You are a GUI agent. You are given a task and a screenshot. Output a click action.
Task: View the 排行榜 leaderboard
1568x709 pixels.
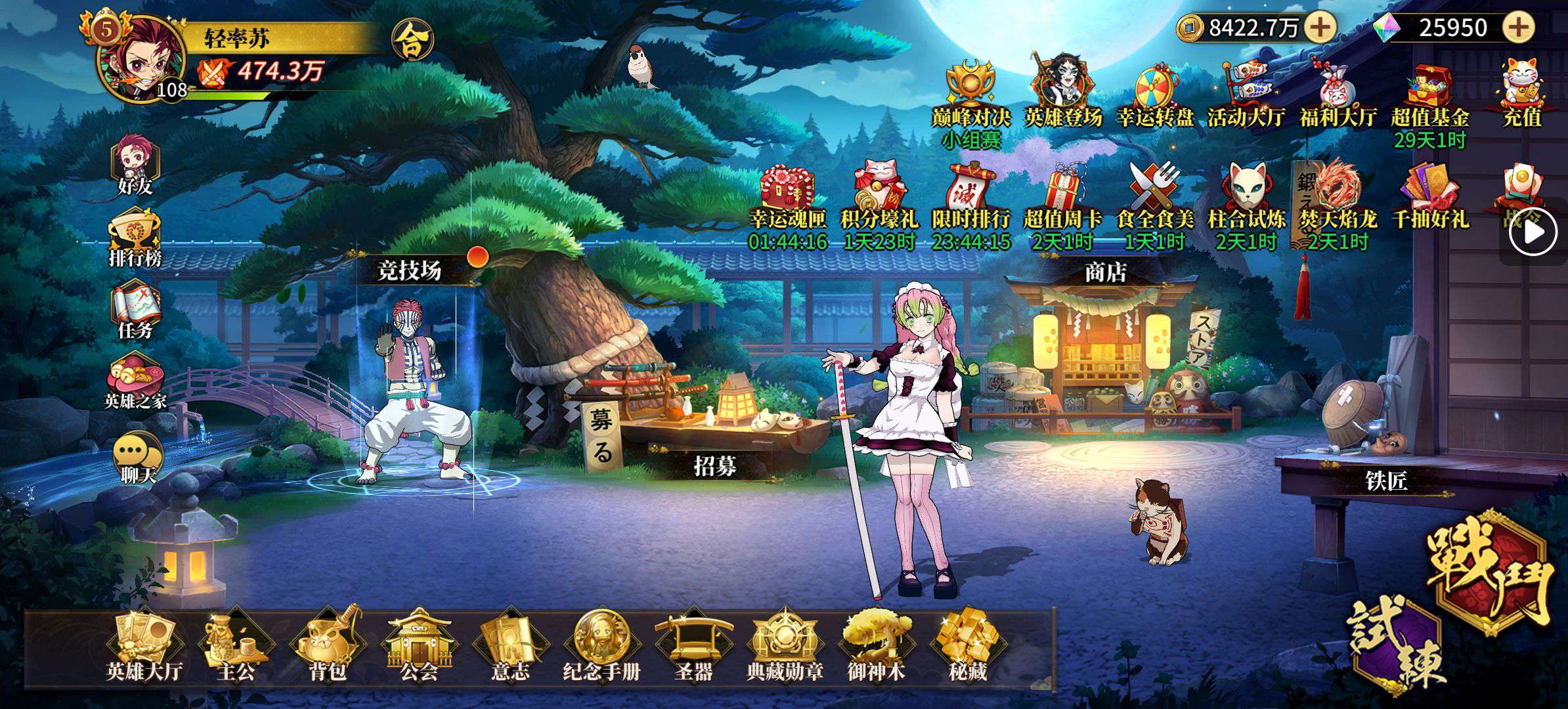pyautogui.click(x=135, y=238)
